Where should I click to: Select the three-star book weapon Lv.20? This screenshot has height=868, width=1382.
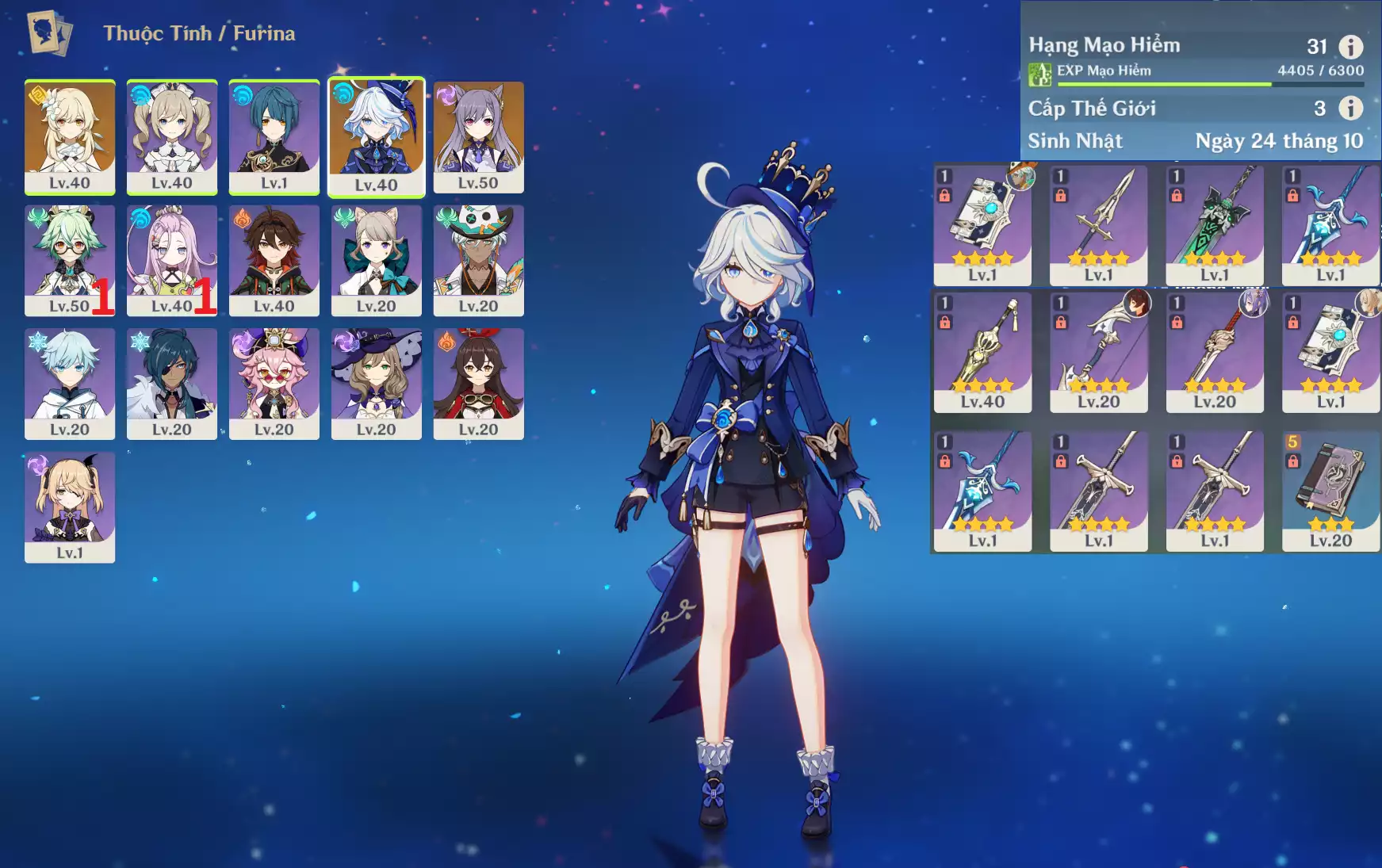coord(1330,490)
